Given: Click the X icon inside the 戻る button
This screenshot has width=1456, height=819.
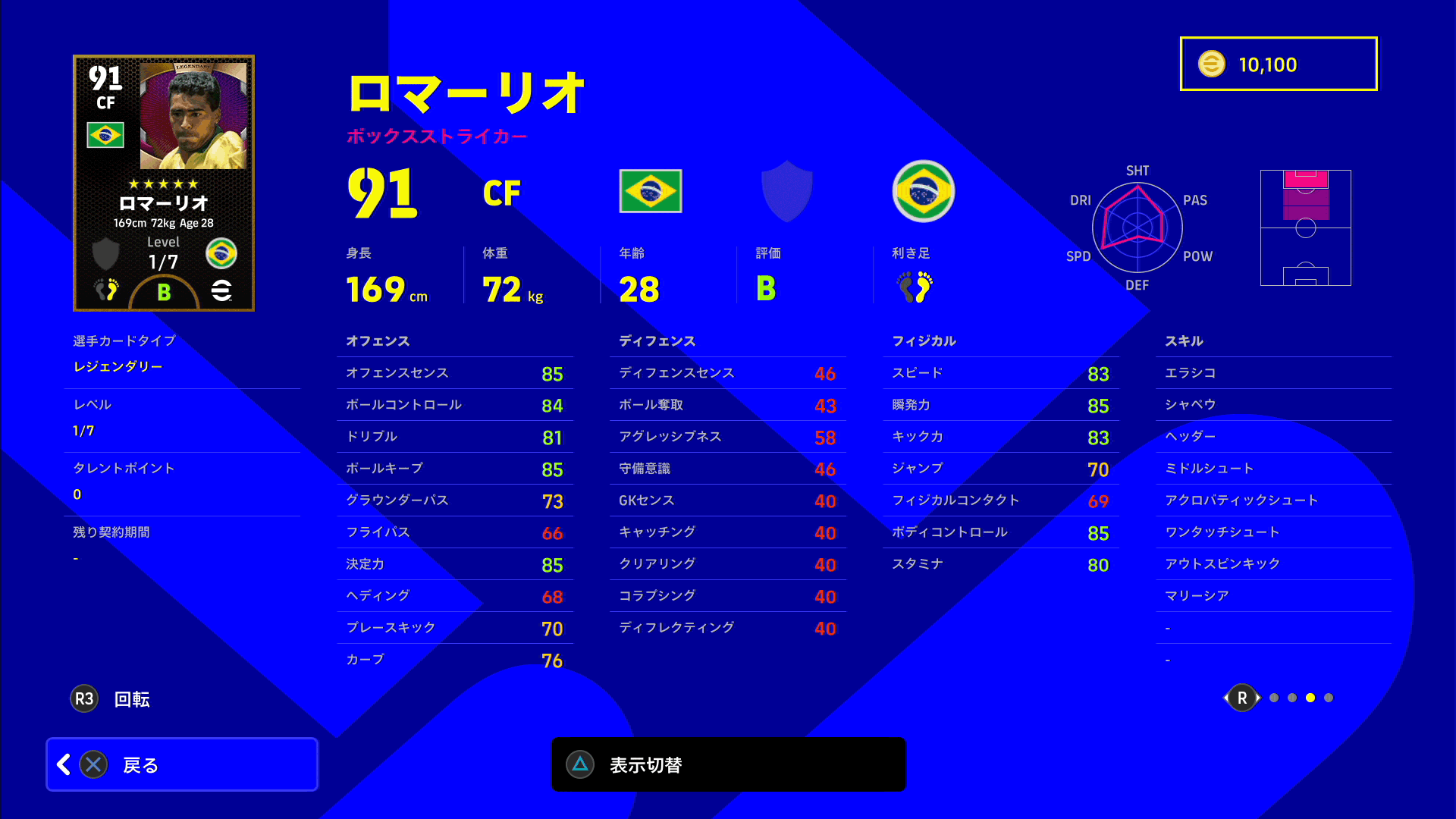Looking at the screenshot, I should coord(93,764).
